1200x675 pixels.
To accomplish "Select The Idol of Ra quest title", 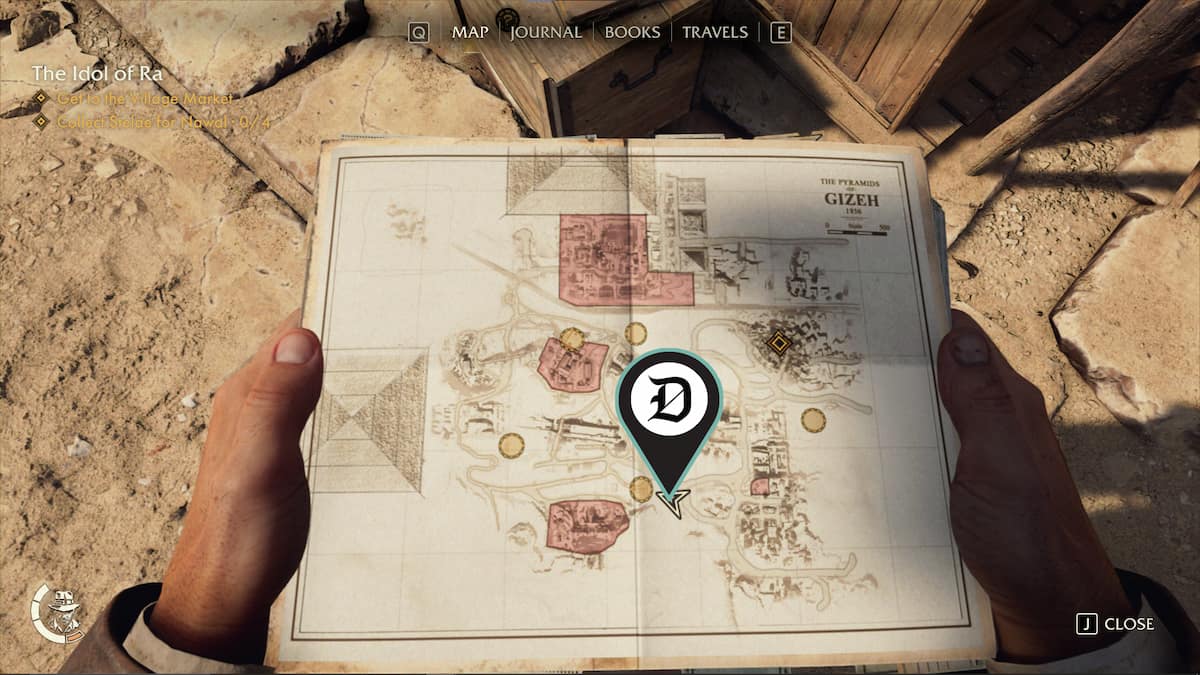I will click(x=96, y=73).
